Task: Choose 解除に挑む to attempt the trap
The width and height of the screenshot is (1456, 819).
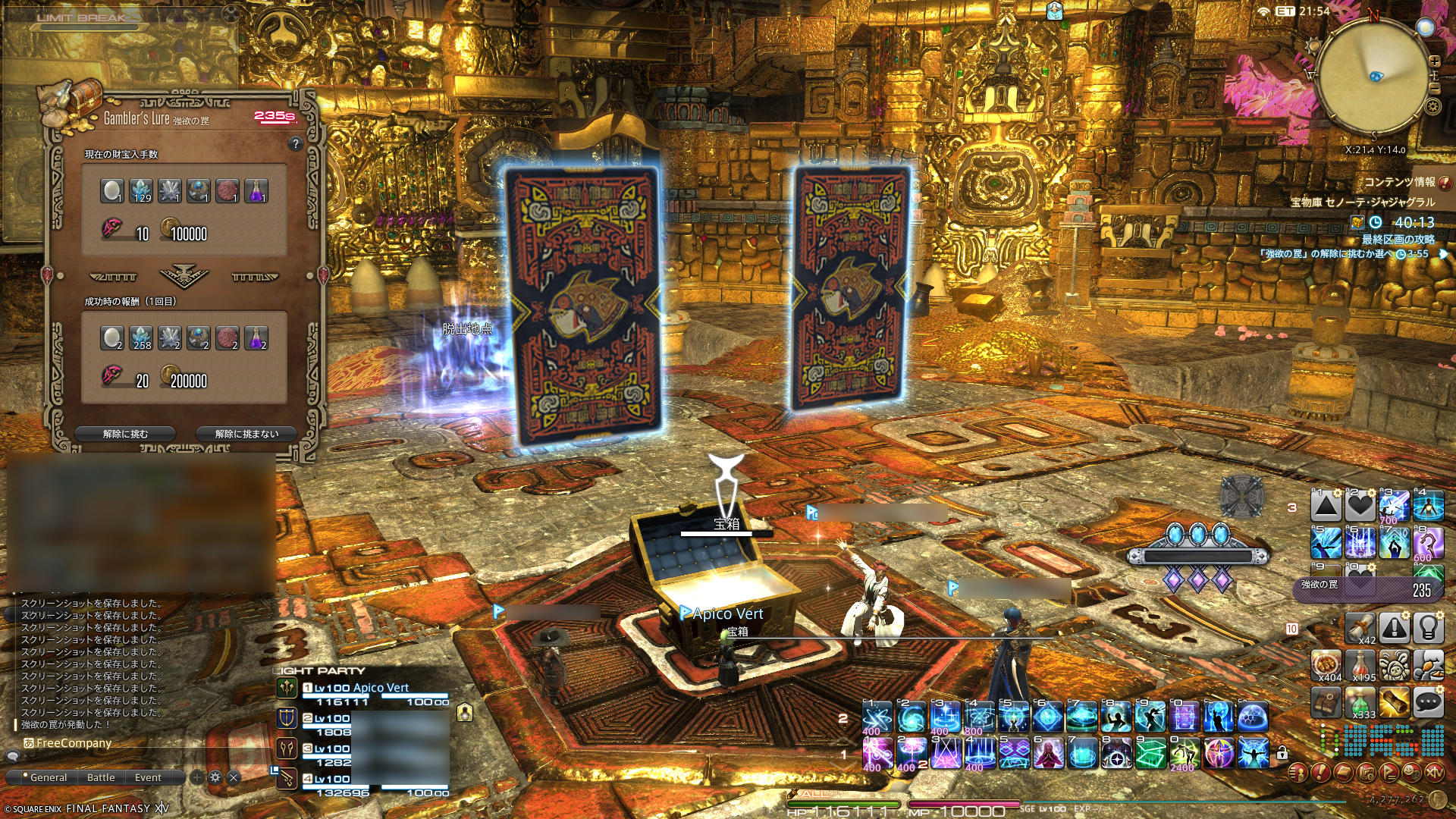Action: (x=125, y=434)
